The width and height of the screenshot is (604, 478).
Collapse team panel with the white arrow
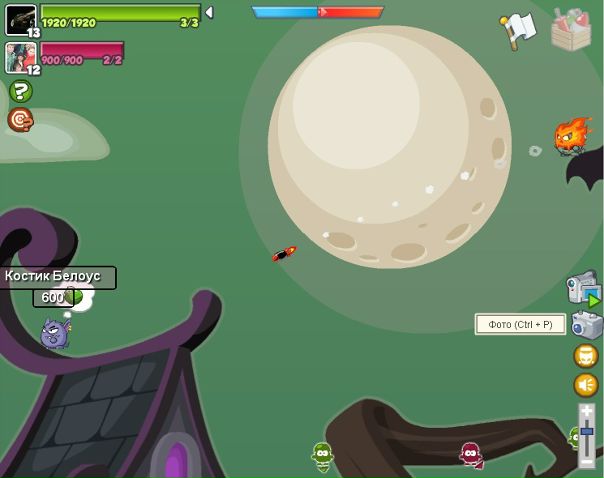(x=209, y=13)
